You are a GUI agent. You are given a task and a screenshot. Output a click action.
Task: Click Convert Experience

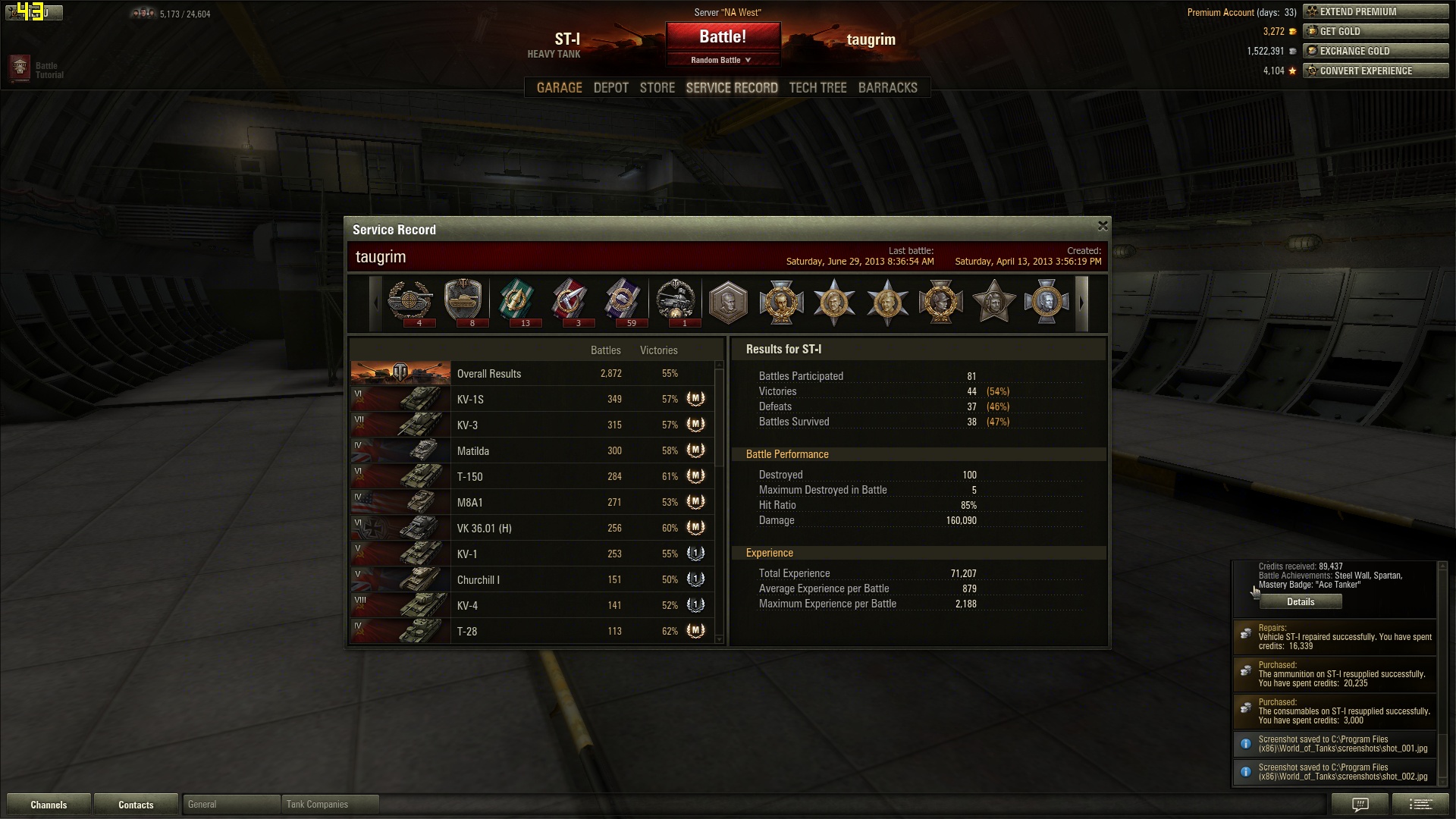(x=1375, y=71)
